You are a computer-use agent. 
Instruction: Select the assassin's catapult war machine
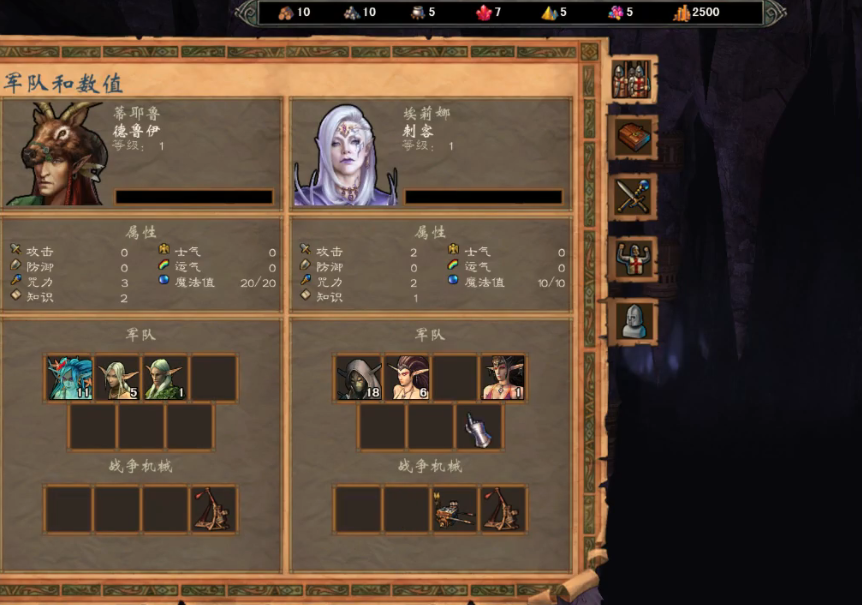point(503,509)
